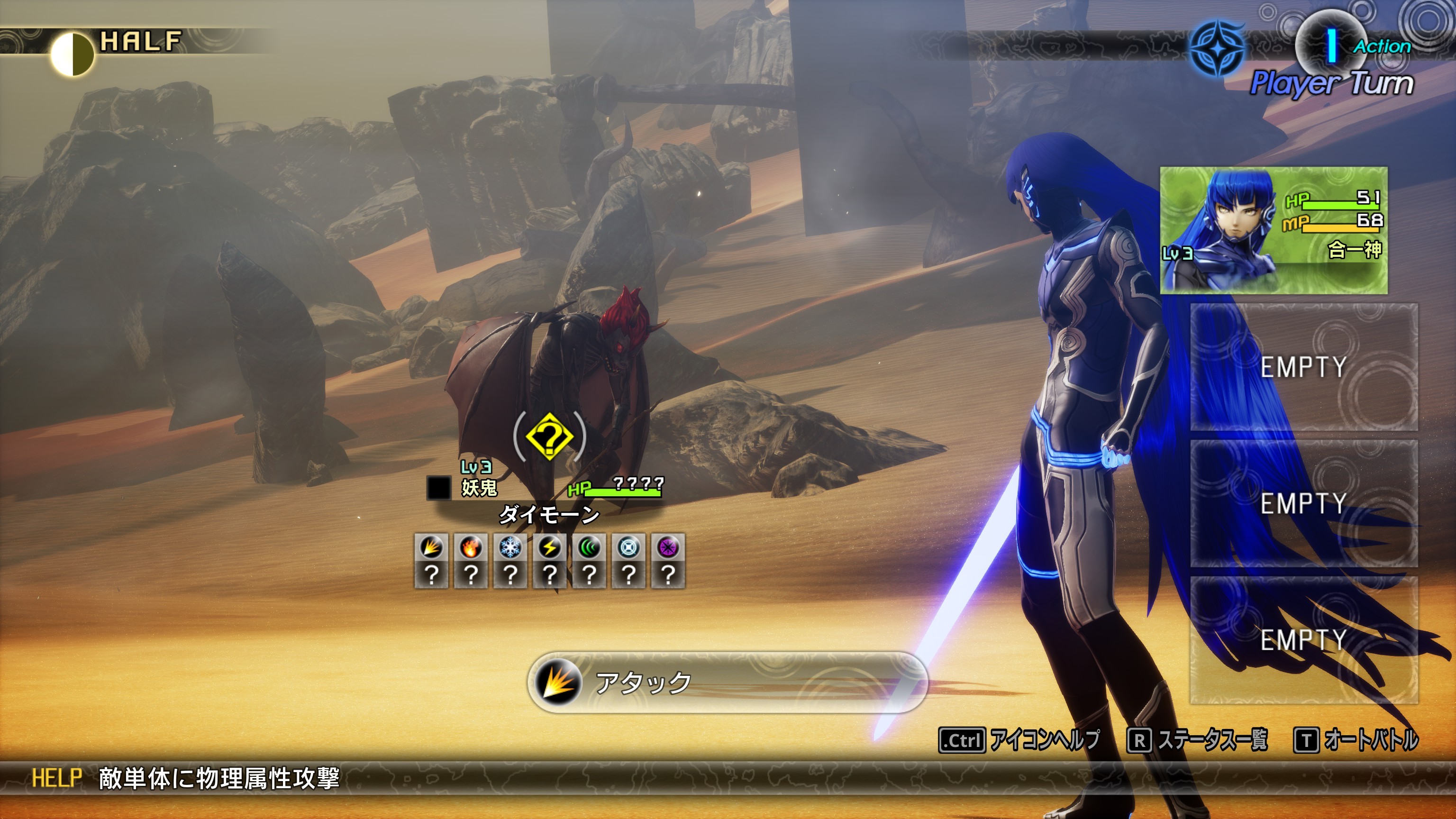Click the fire affinity icon

tap(471, 547)
